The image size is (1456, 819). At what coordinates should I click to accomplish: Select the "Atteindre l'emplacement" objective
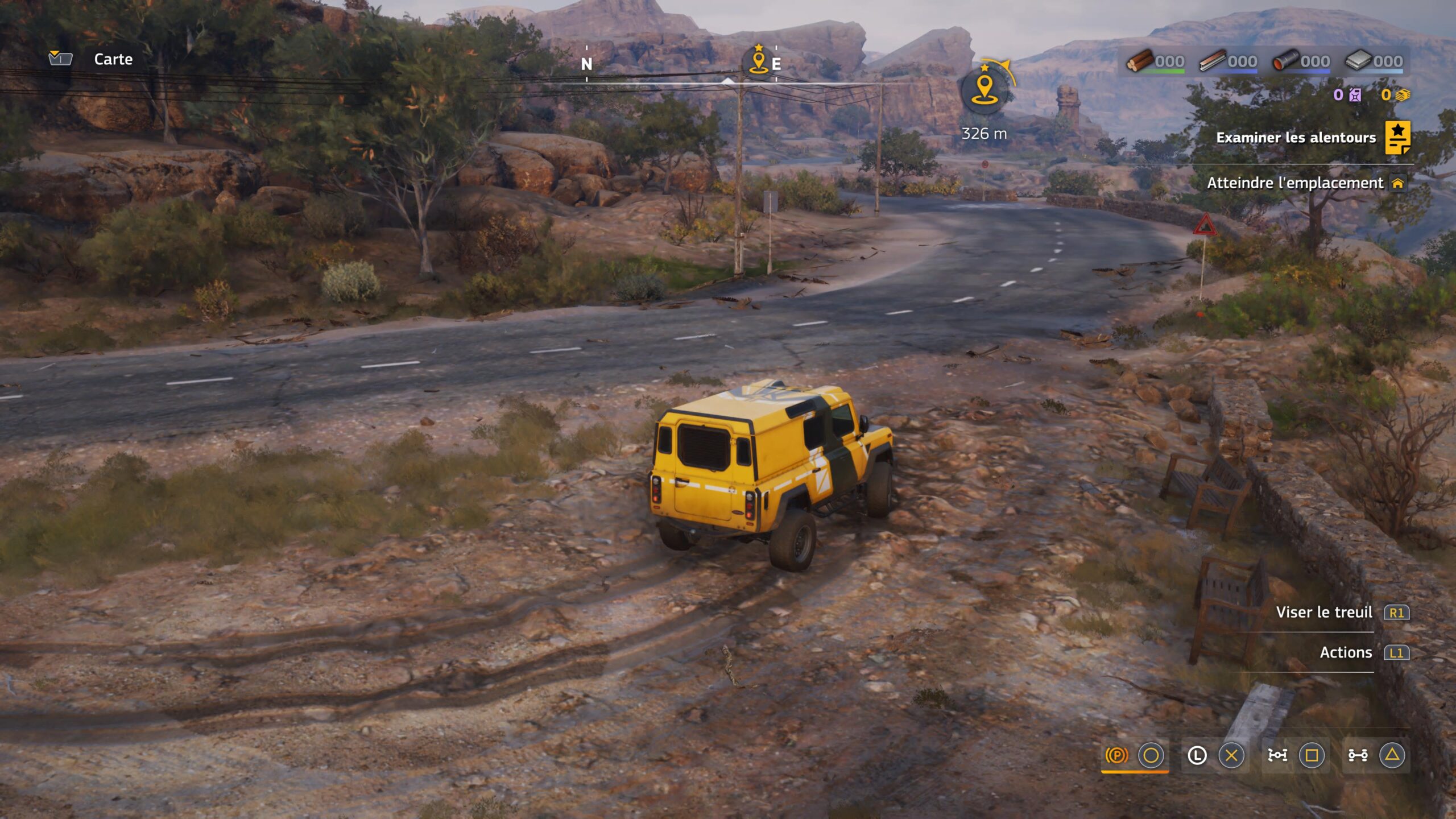point(1296,183)
